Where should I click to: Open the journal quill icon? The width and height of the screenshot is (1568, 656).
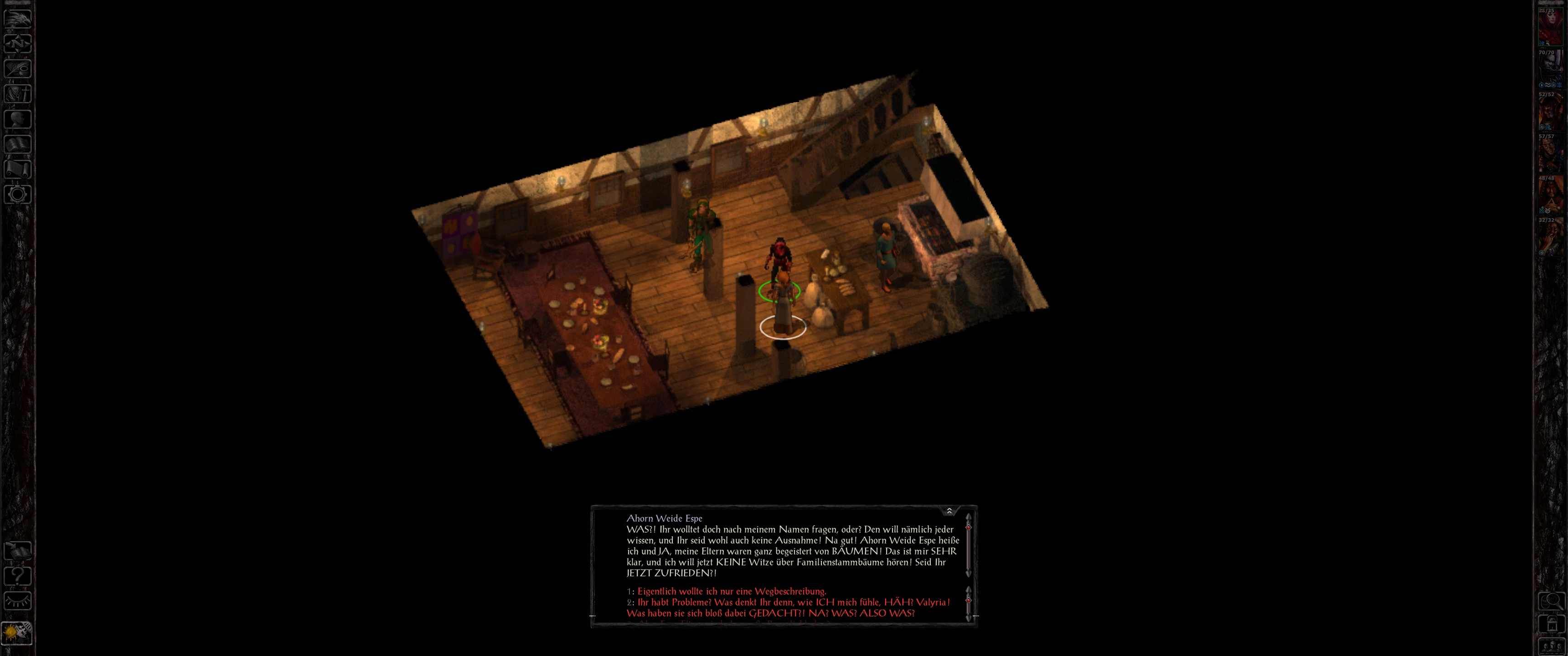tap(18, 68)
